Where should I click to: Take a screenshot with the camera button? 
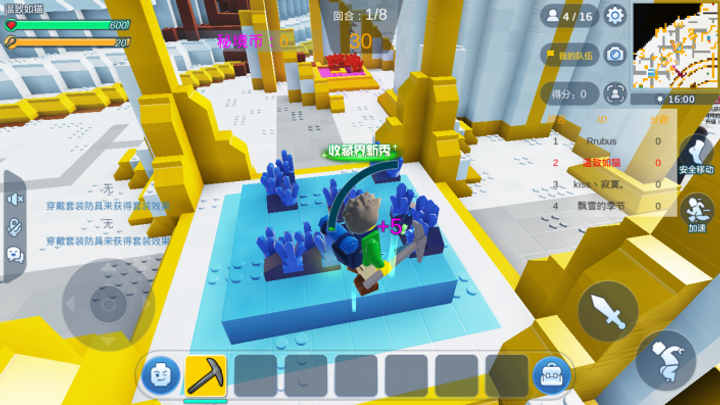coord(615,55)
